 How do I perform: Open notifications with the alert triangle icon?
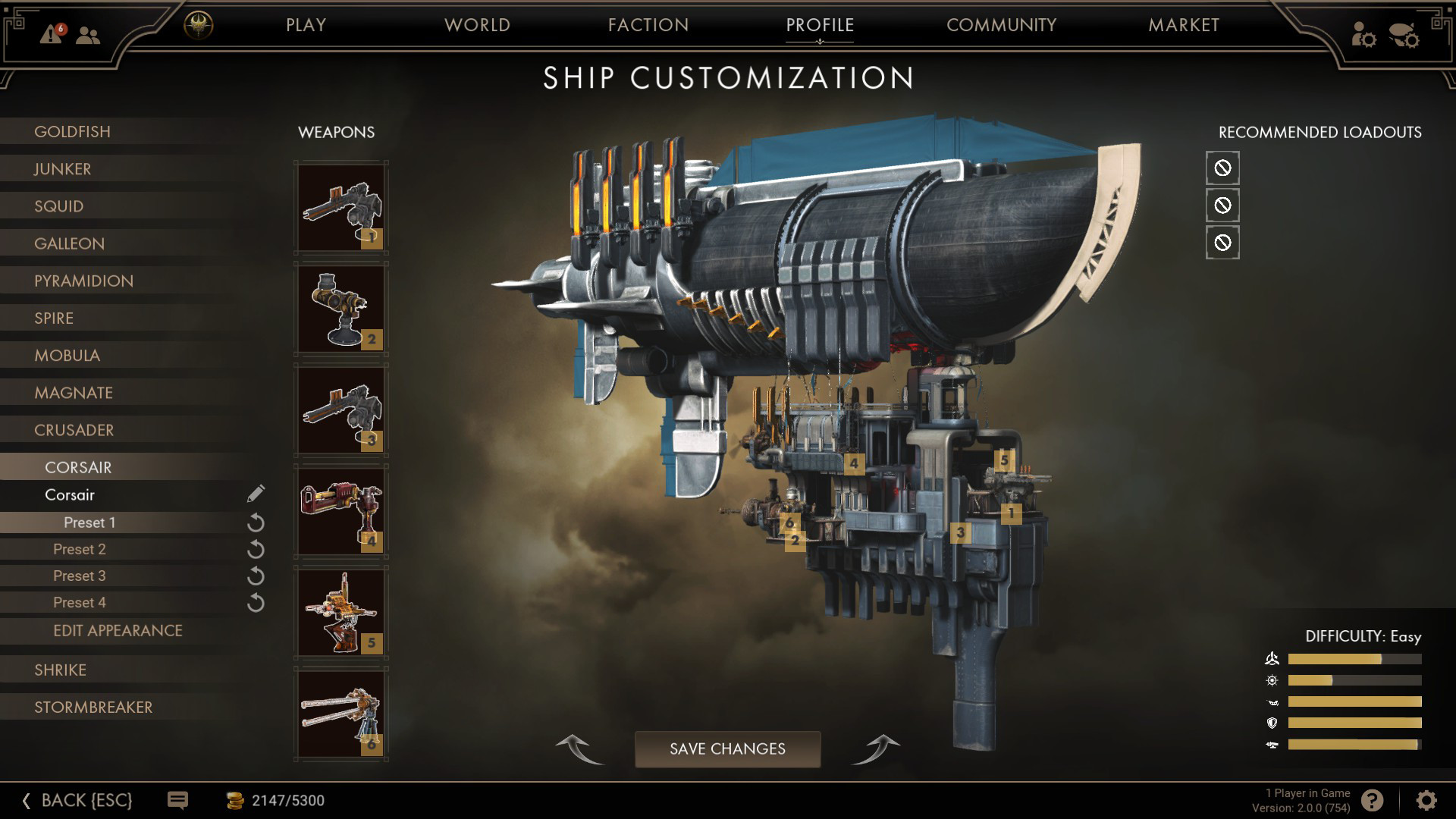[x=50, y=35]
